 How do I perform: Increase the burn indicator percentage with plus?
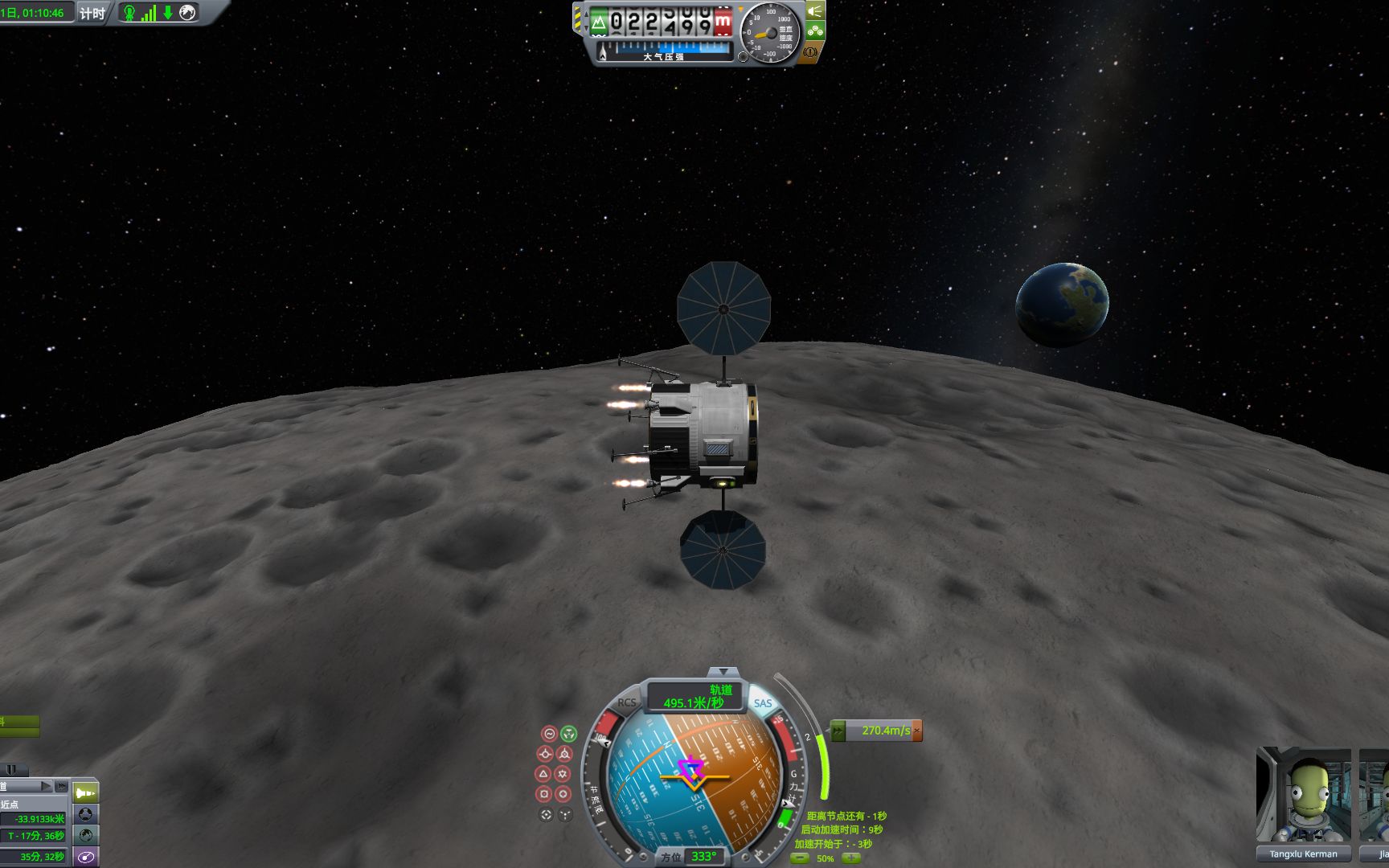[x=850, y=858]
